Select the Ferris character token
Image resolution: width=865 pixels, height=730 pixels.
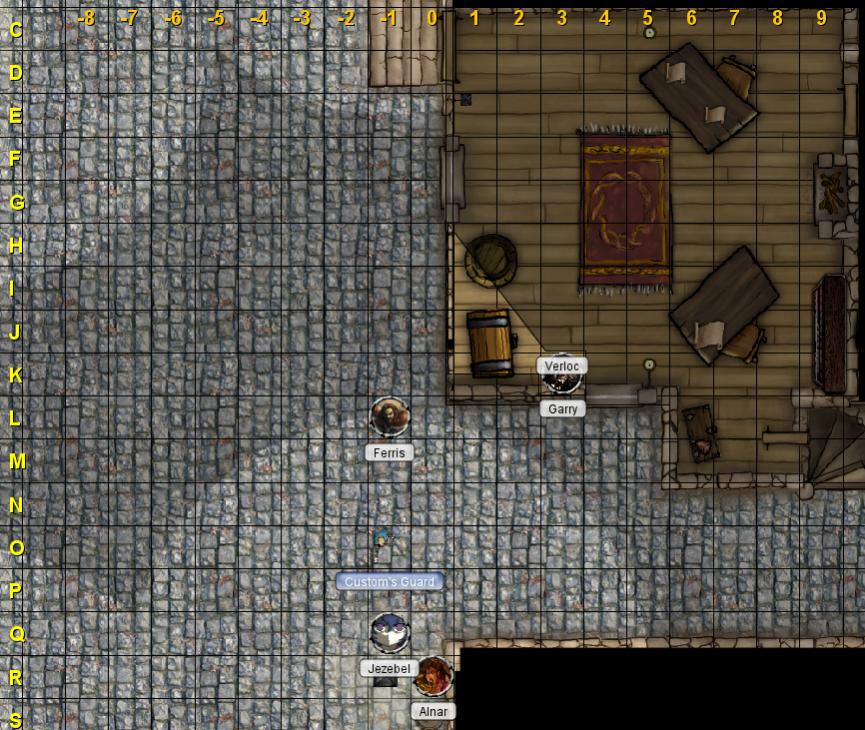click(389, 416)
